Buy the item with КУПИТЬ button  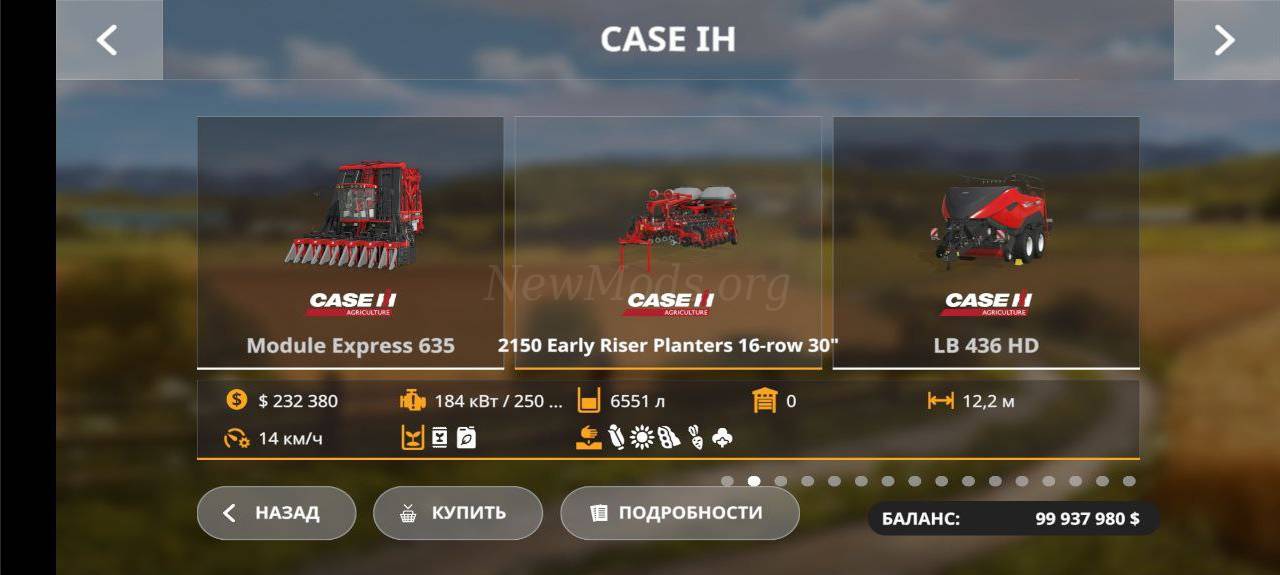point(457,513)
